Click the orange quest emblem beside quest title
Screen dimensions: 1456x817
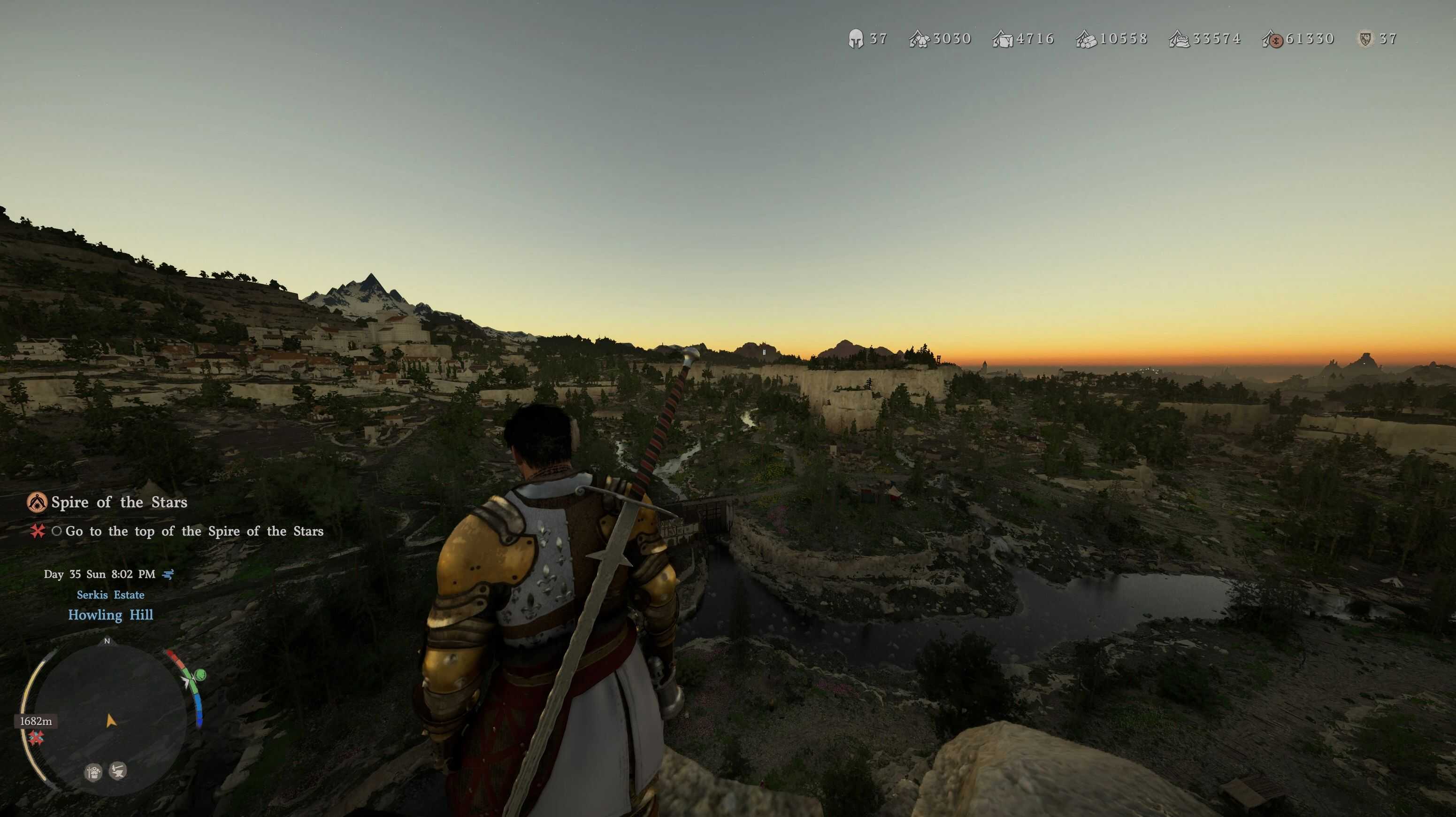tap(37, 502)
